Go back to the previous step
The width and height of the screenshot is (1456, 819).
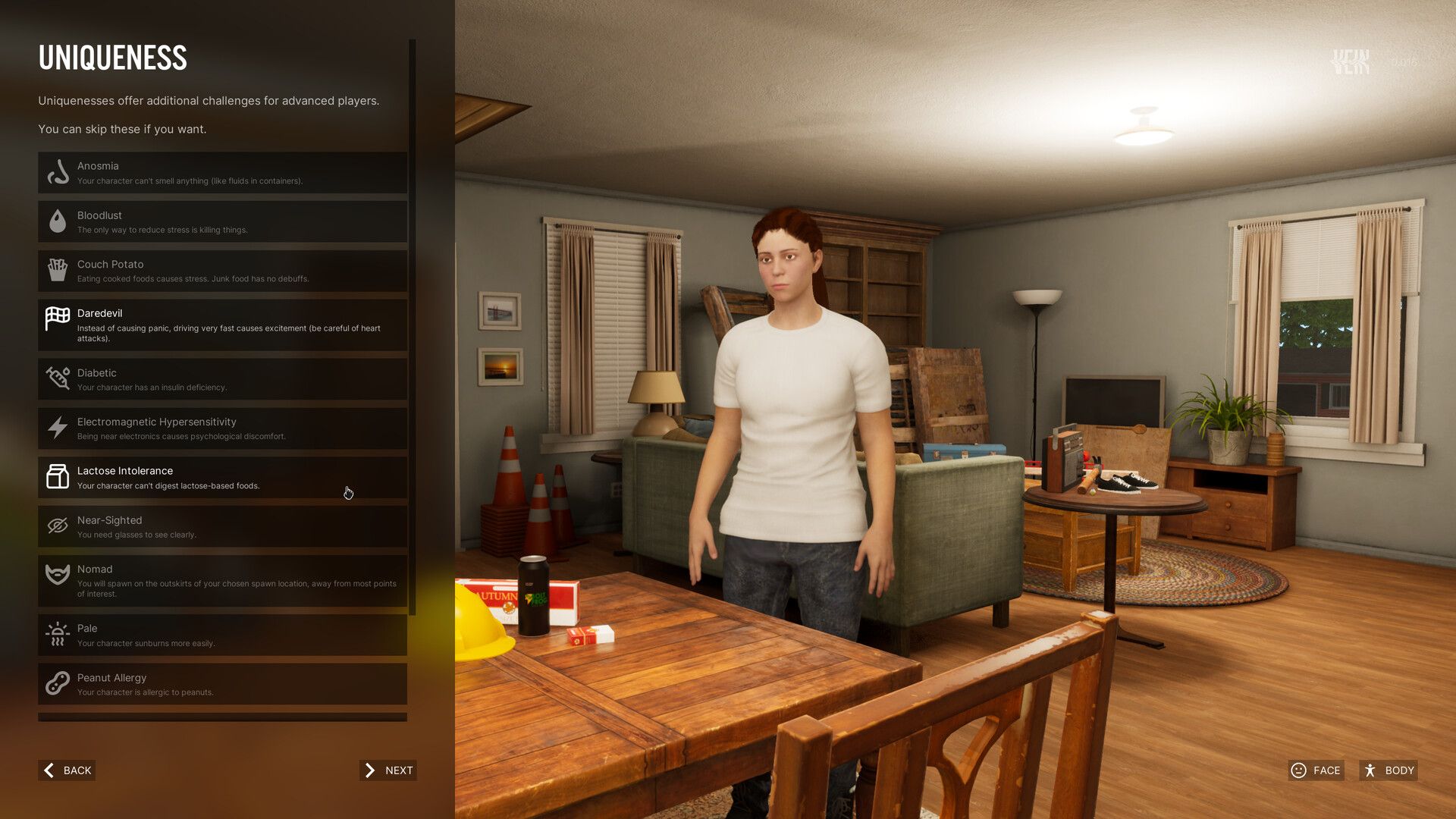click(67, 770)
